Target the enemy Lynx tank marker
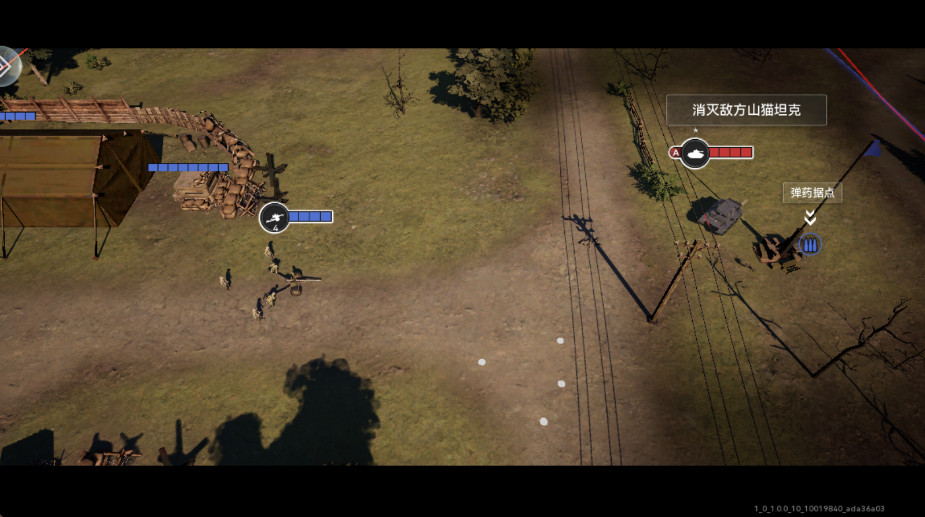Image resolution: width=925 pixels, height=517 pixels. click(x=695, y=153)
